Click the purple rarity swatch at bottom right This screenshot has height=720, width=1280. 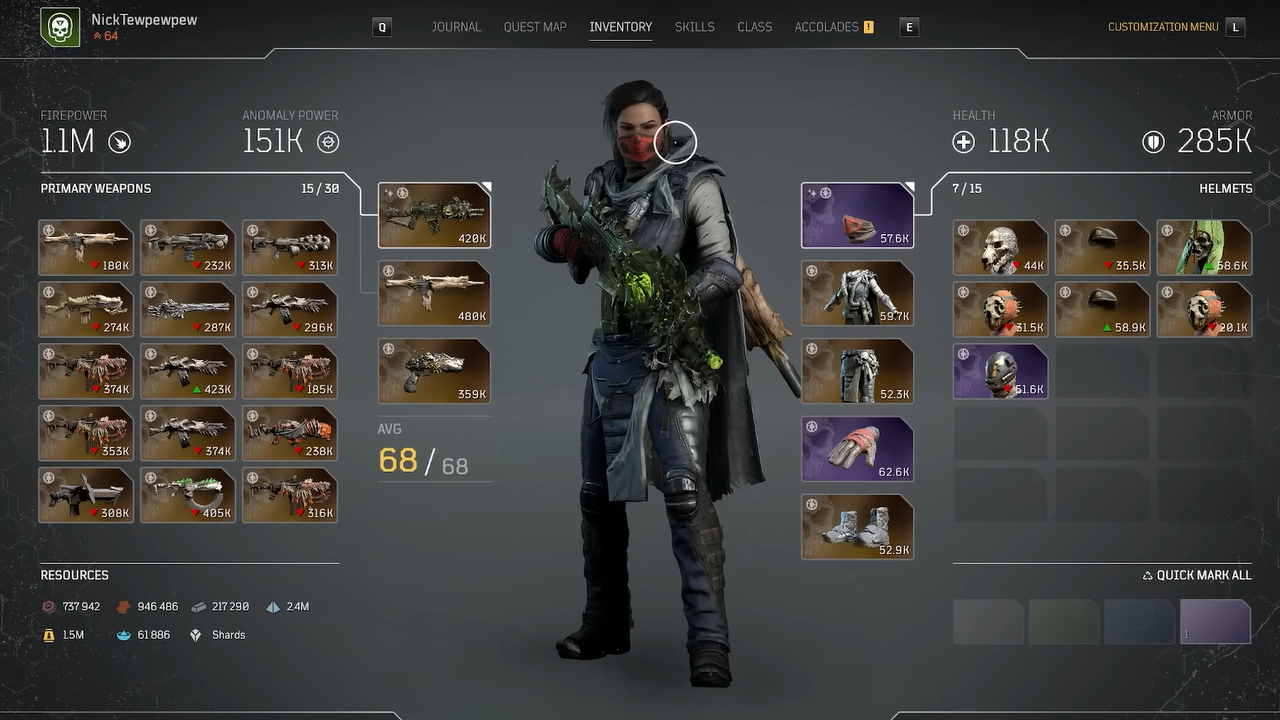pyautogui.click(x=1215, y=621)
